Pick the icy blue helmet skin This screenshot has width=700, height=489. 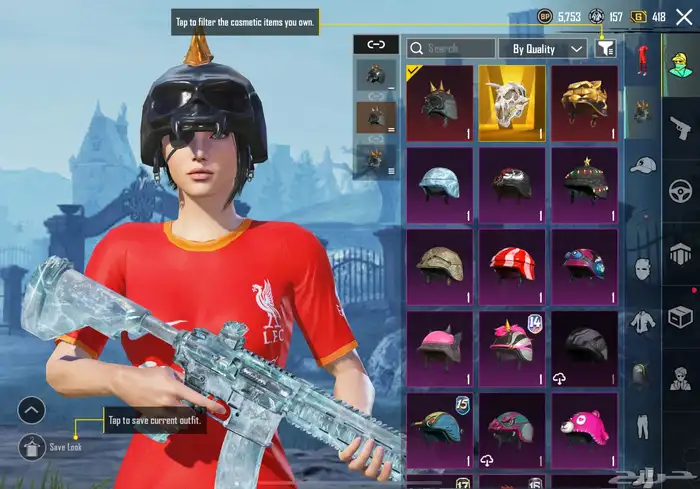point(440,185)
